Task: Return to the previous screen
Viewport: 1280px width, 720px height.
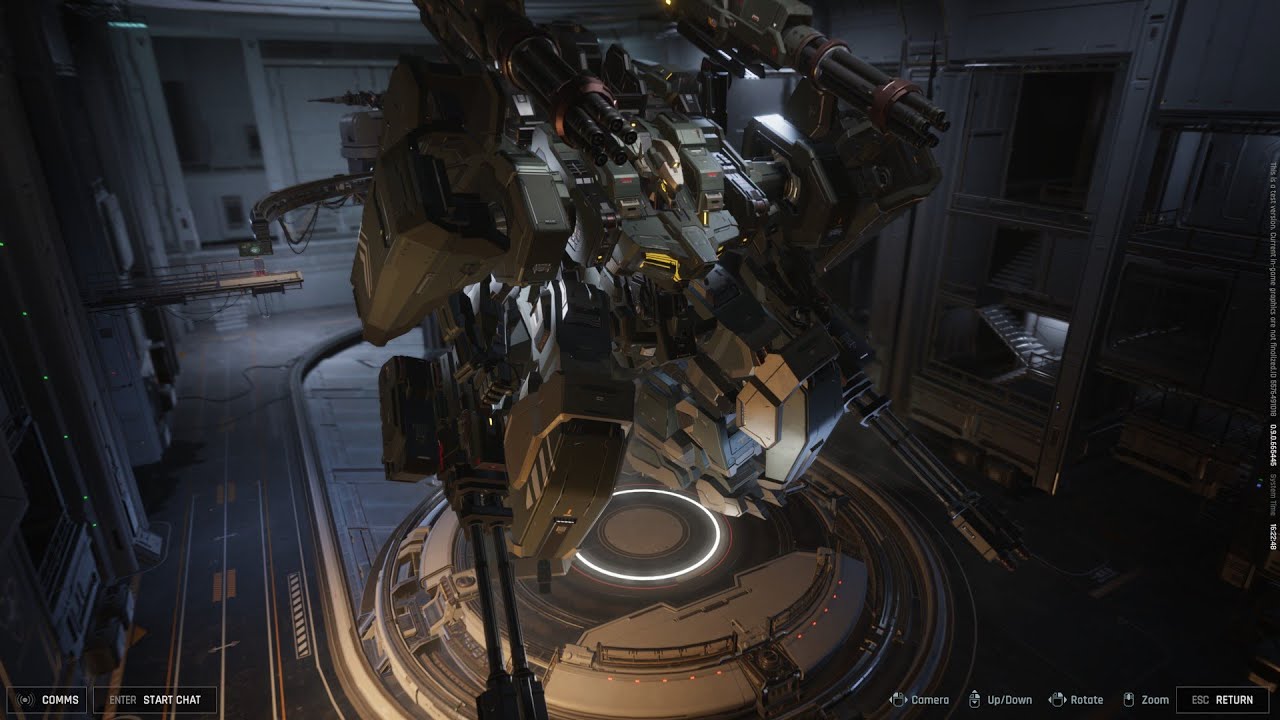Action: [1222, 700]
